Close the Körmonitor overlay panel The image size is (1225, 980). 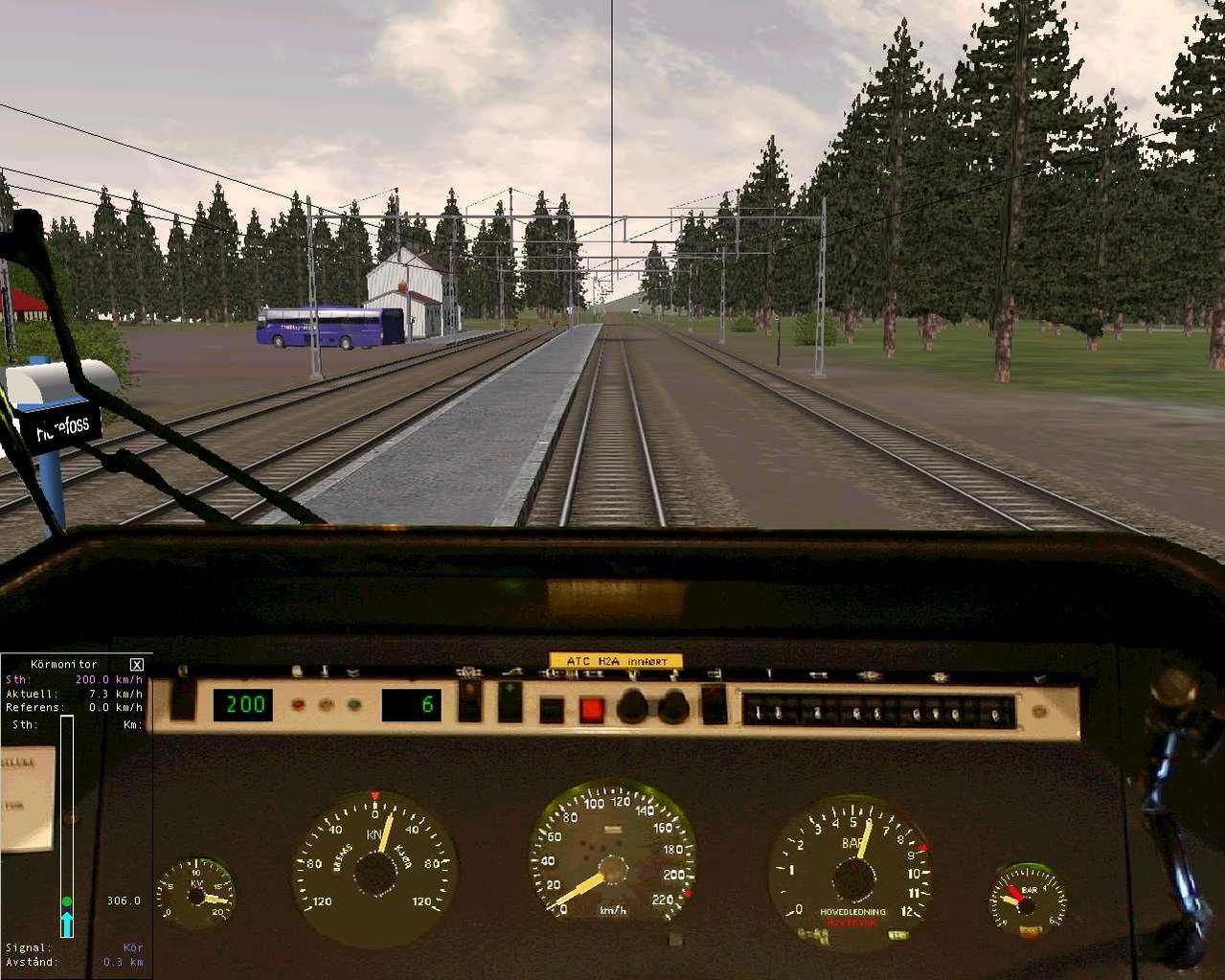(x=137, y=665)
